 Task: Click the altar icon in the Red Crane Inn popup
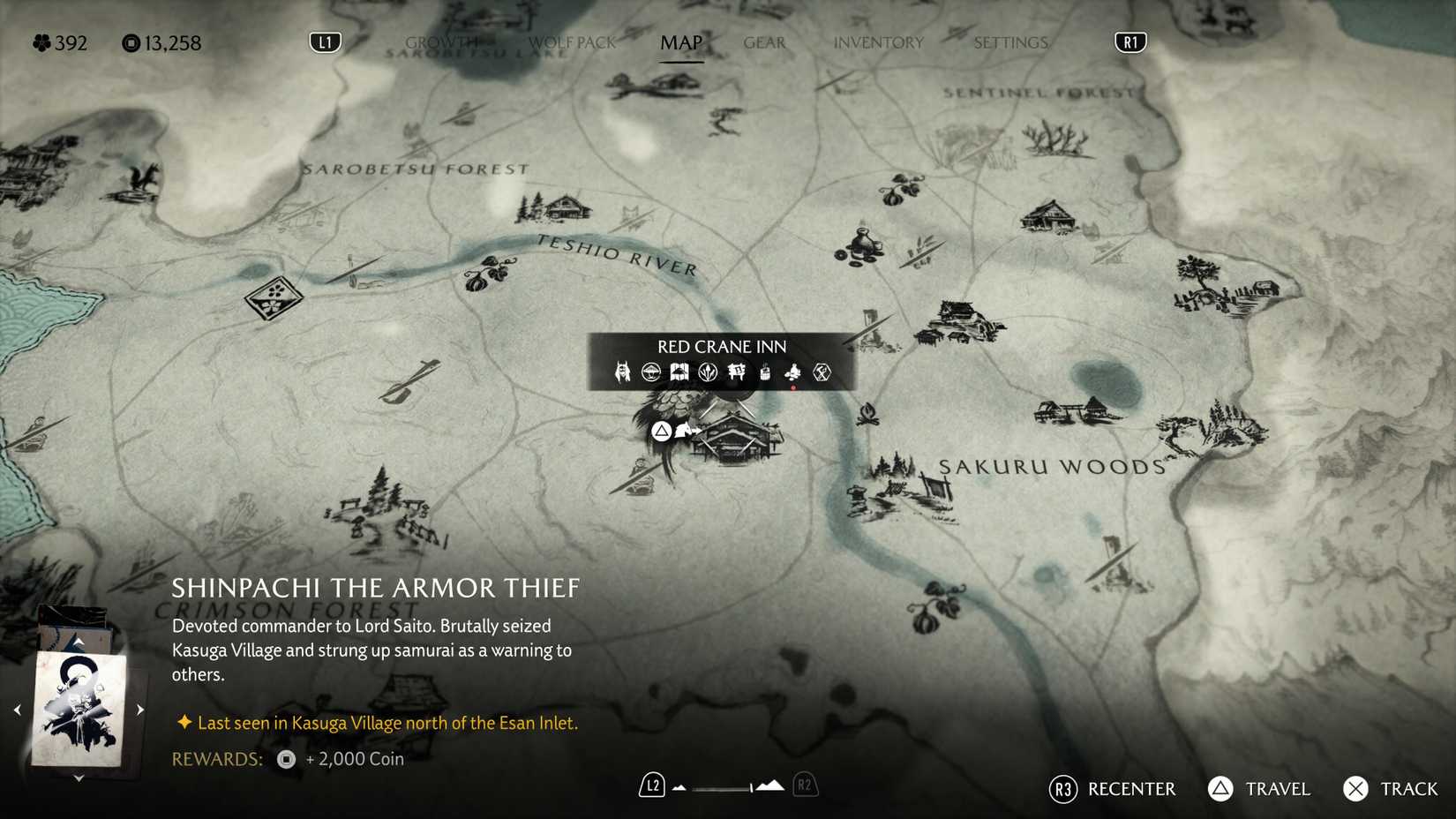(x=736, y=372)
